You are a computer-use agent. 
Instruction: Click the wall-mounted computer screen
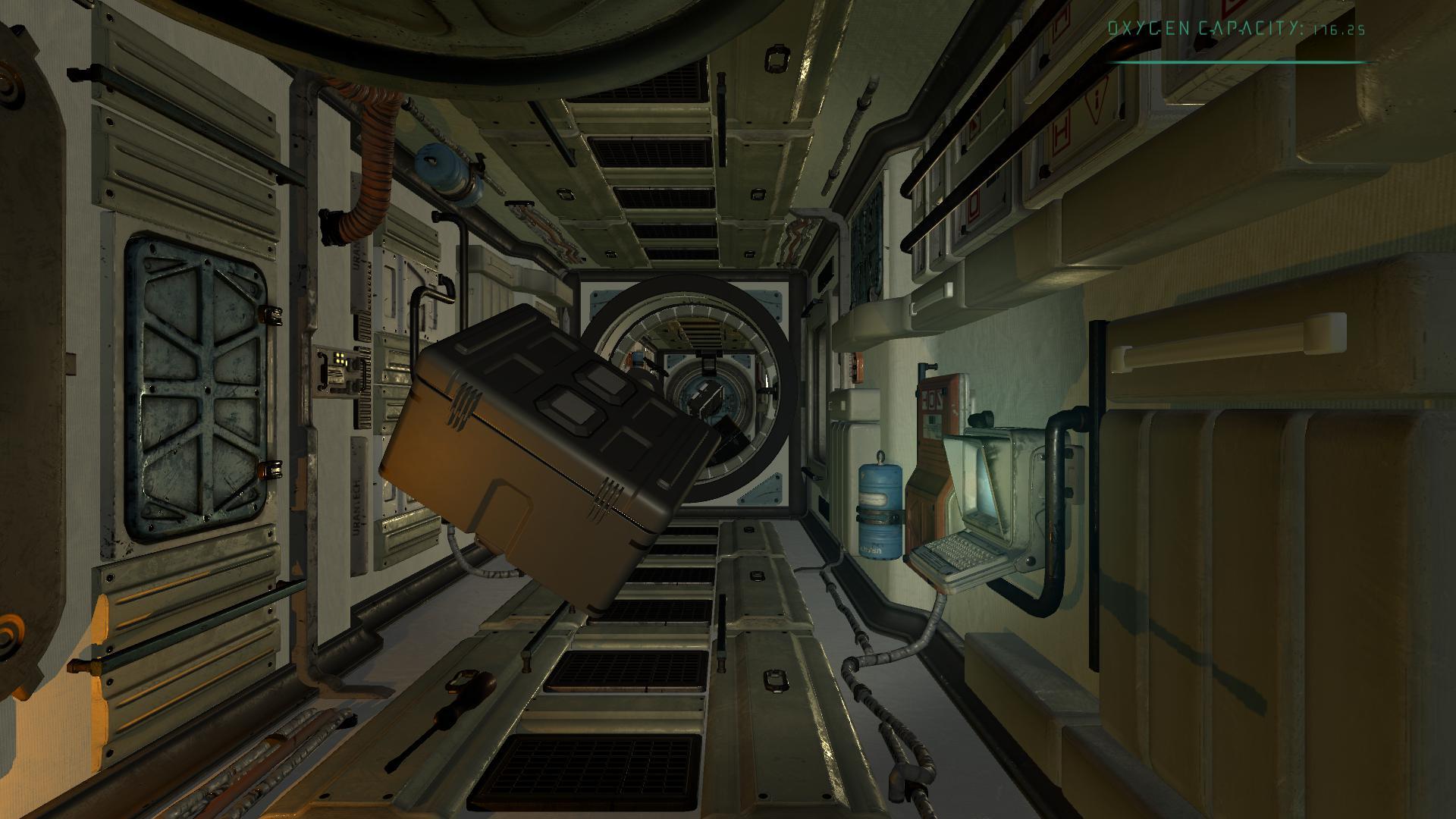click(982, 485)
